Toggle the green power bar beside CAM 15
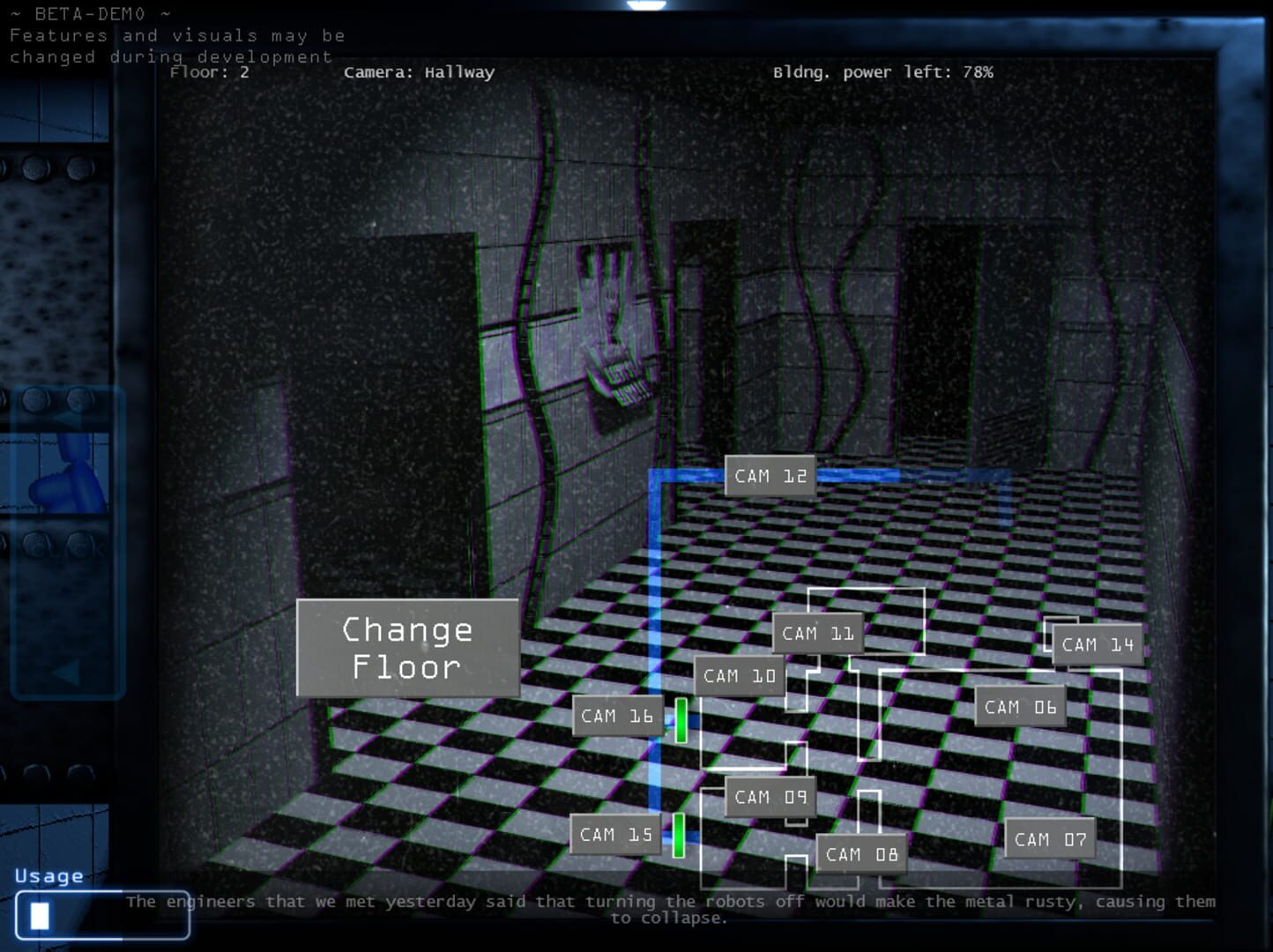The image size is (1273, 952). (677, 834)
